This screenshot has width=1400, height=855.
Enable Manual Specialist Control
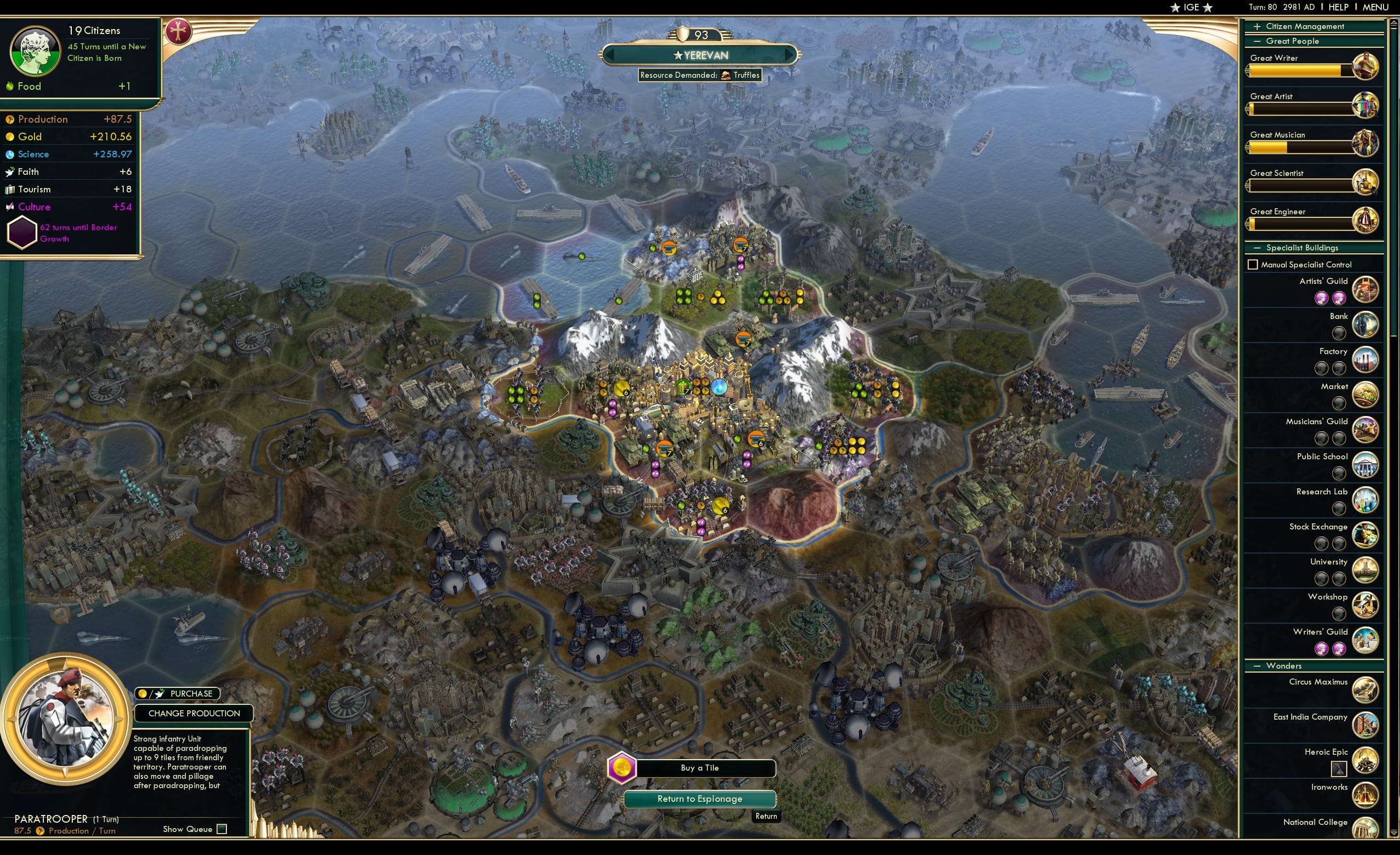(x=1253, y=264)
